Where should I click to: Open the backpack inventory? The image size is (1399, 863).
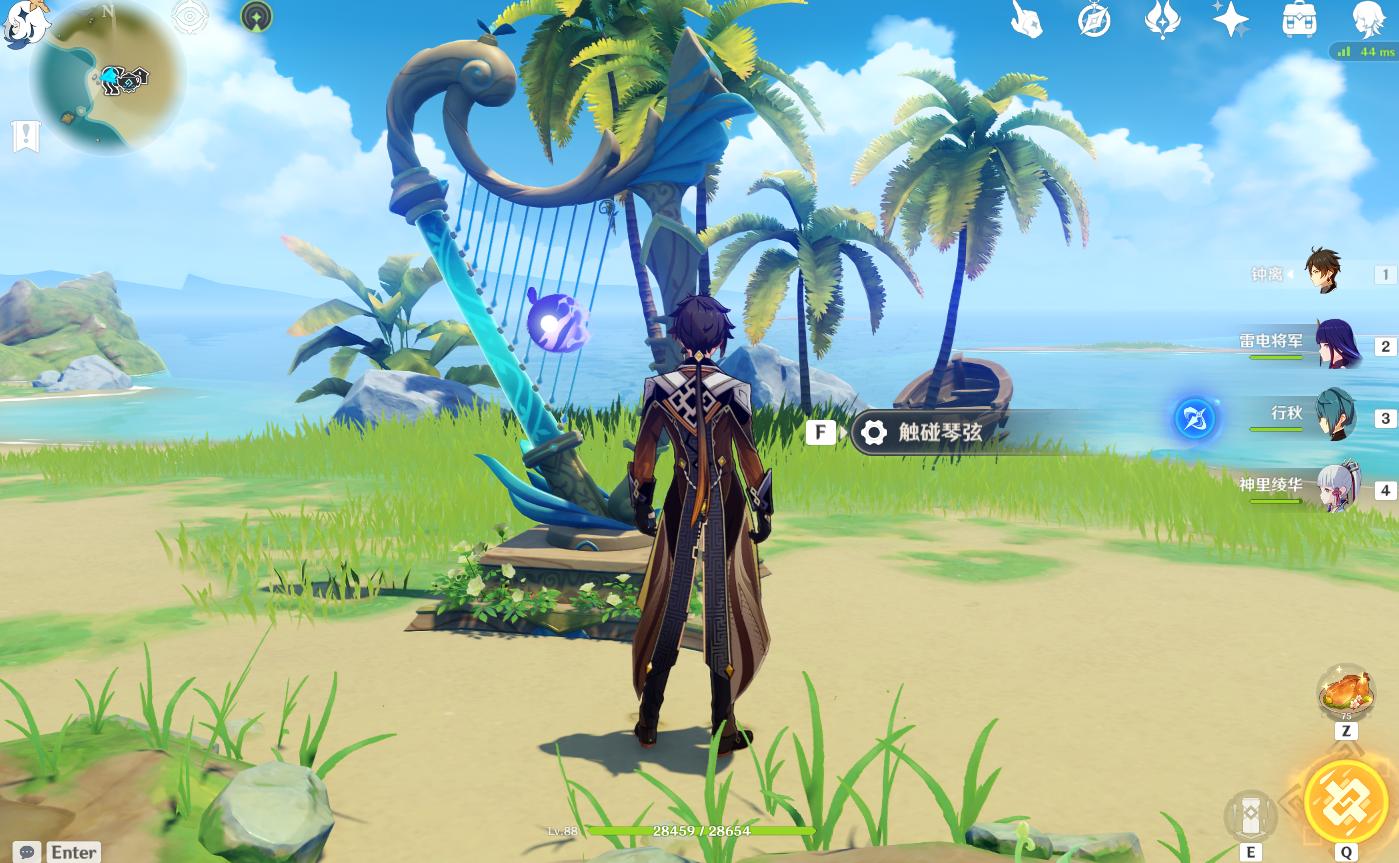click(x=1299, y=19)
